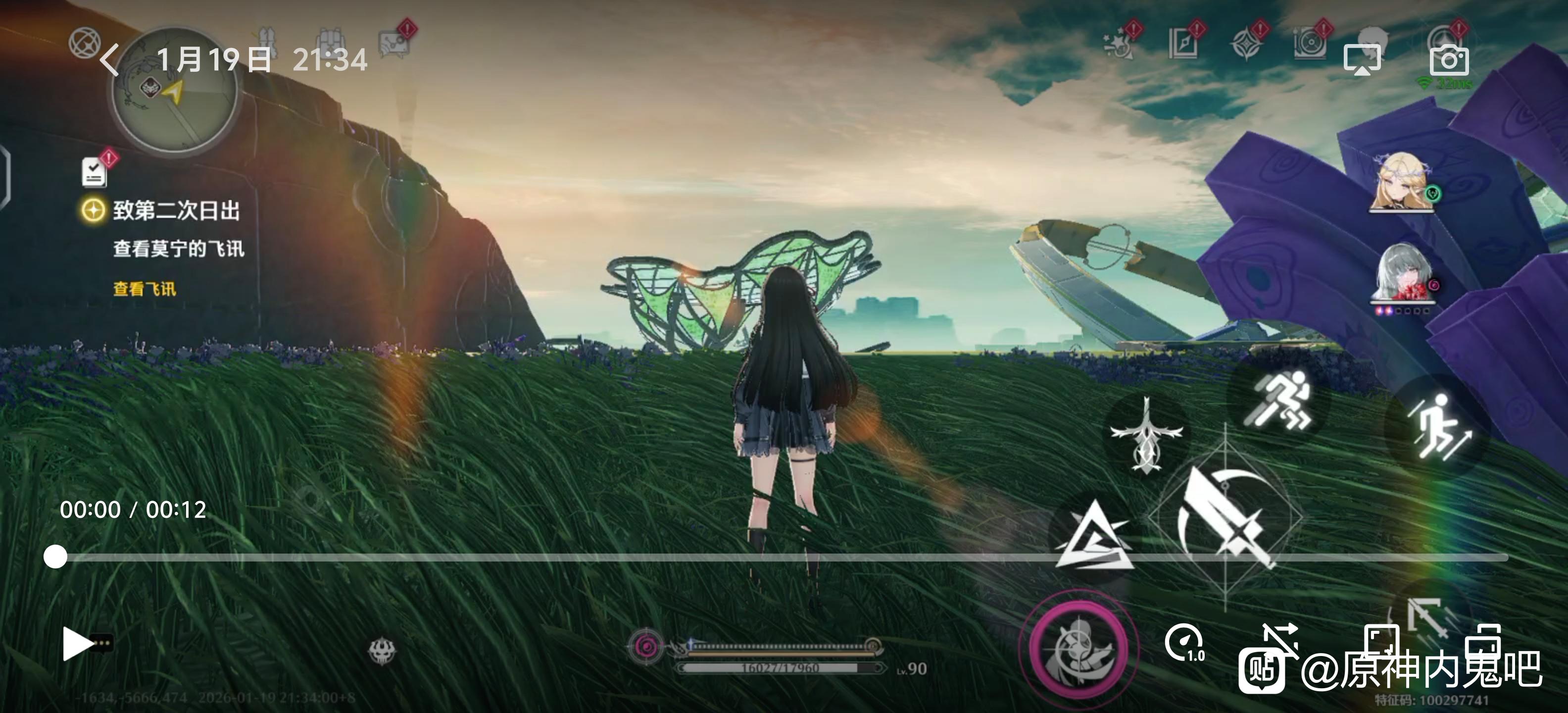This screenshot has width=1568, height=713.
Task: Switch to the blonde character portrait
Action: pos(1402,182)
